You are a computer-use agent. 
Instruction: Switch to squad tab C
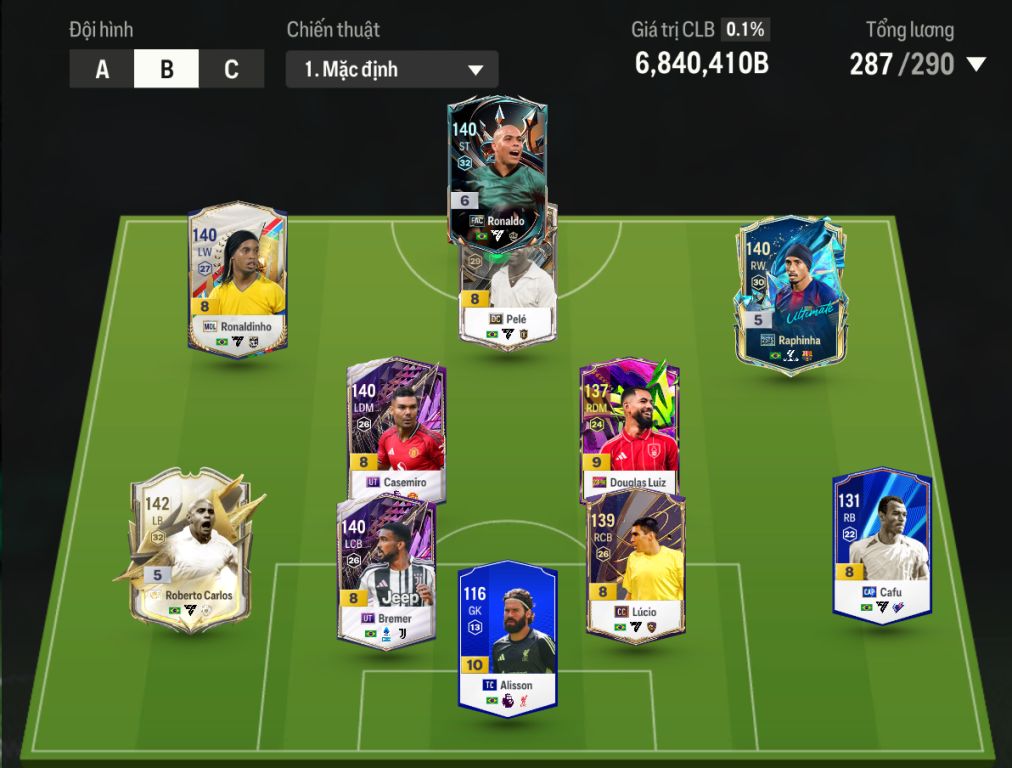pyautogui.click(x=231, y=69)
